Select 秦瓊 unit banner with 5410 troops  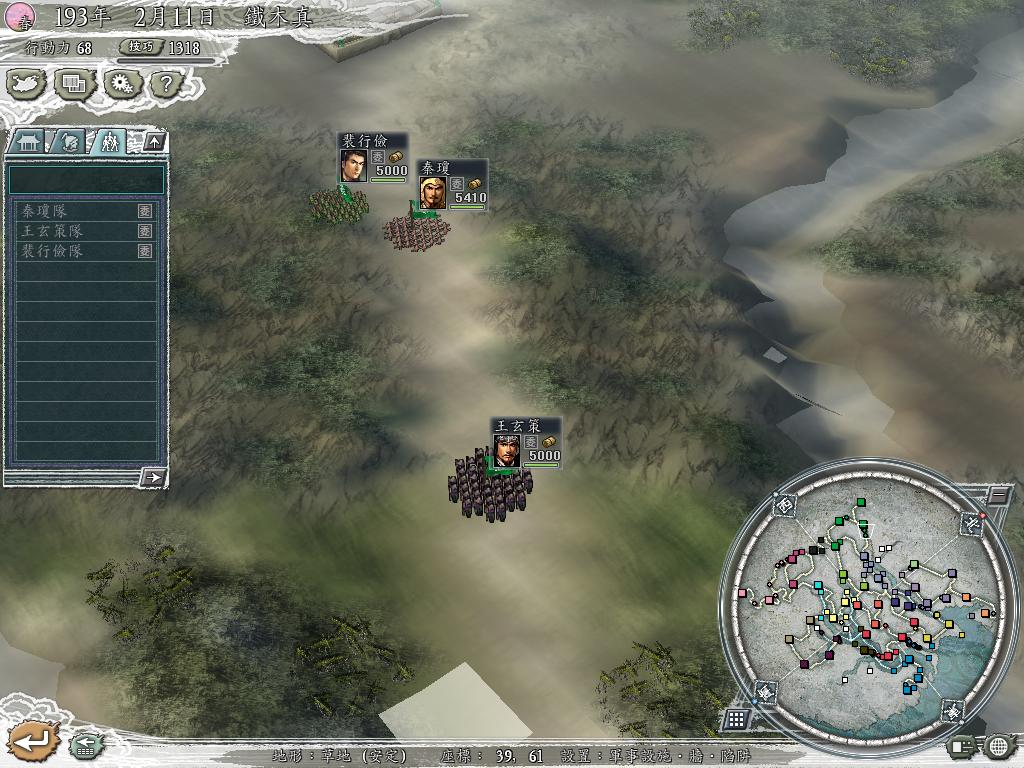click(452, 184)
